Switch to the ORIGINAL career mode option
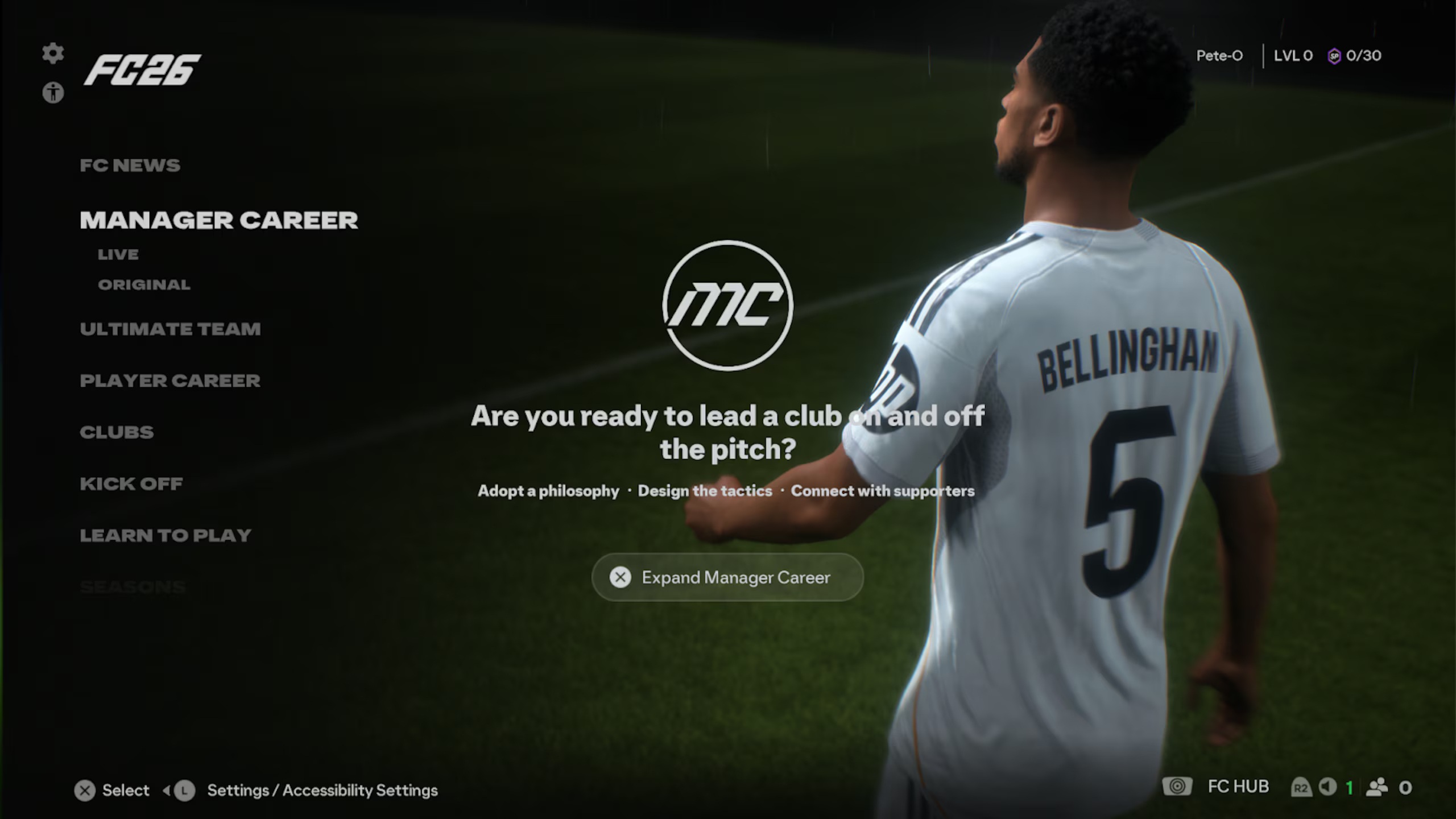Screen dimensions: 1456x819 (x=143, y=284)
